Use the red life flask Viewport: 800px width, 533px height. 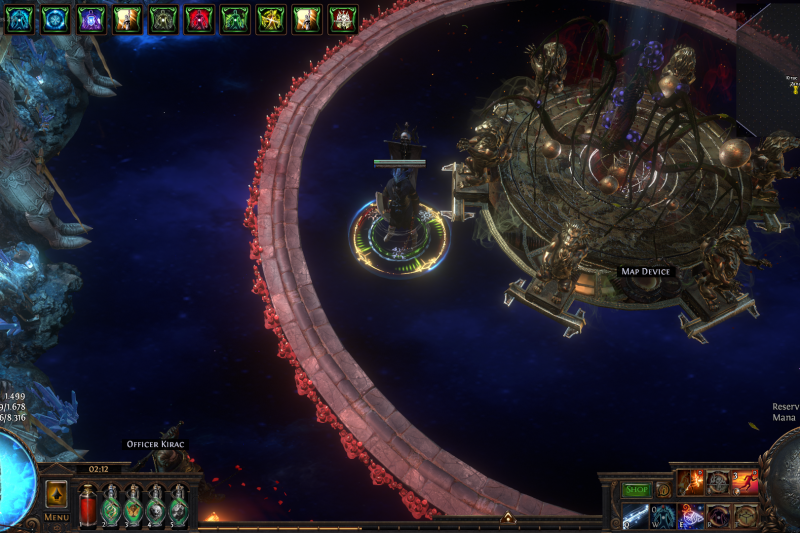coord(87,504)
